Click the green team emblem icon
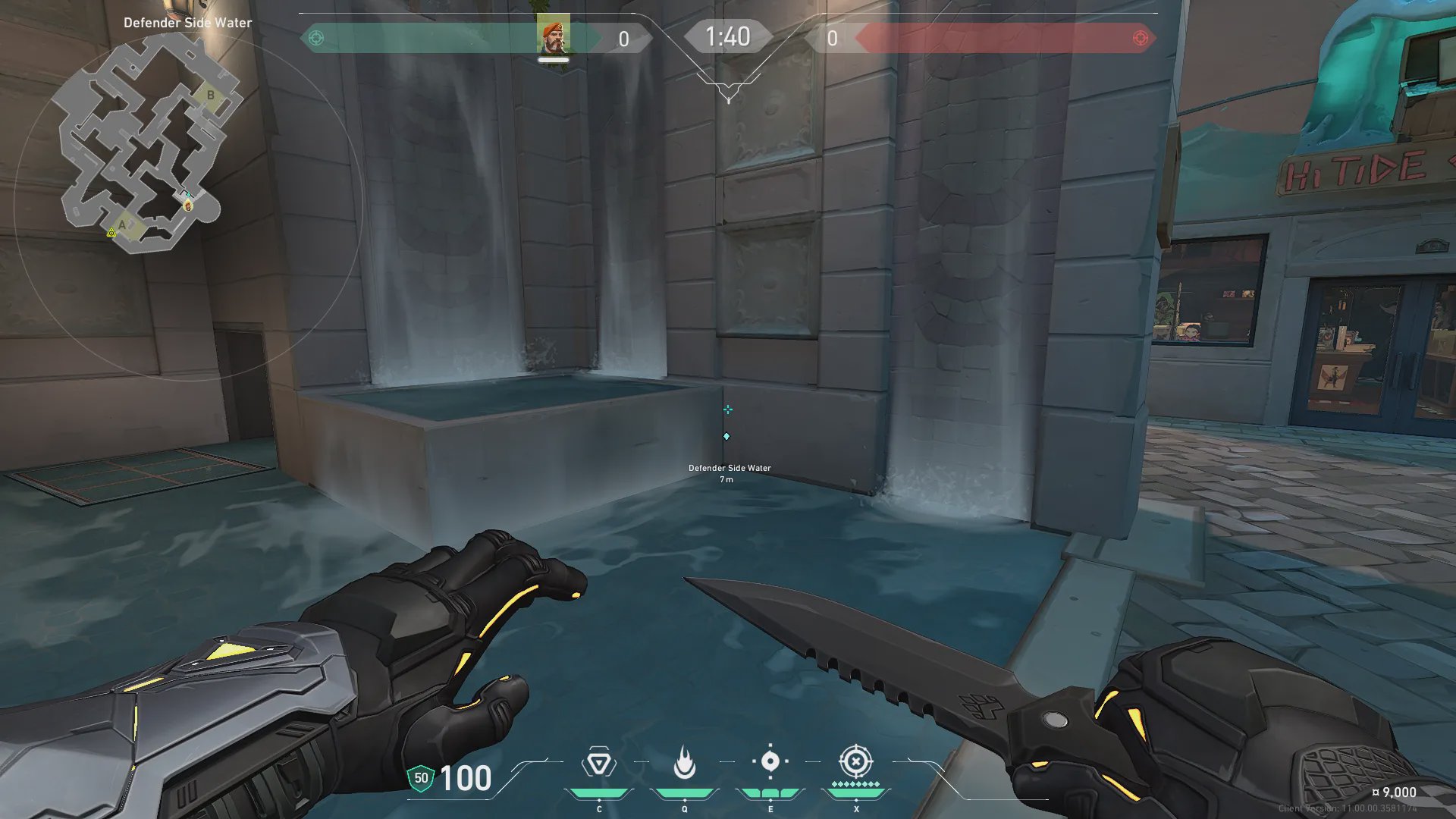 click(317, 38)
